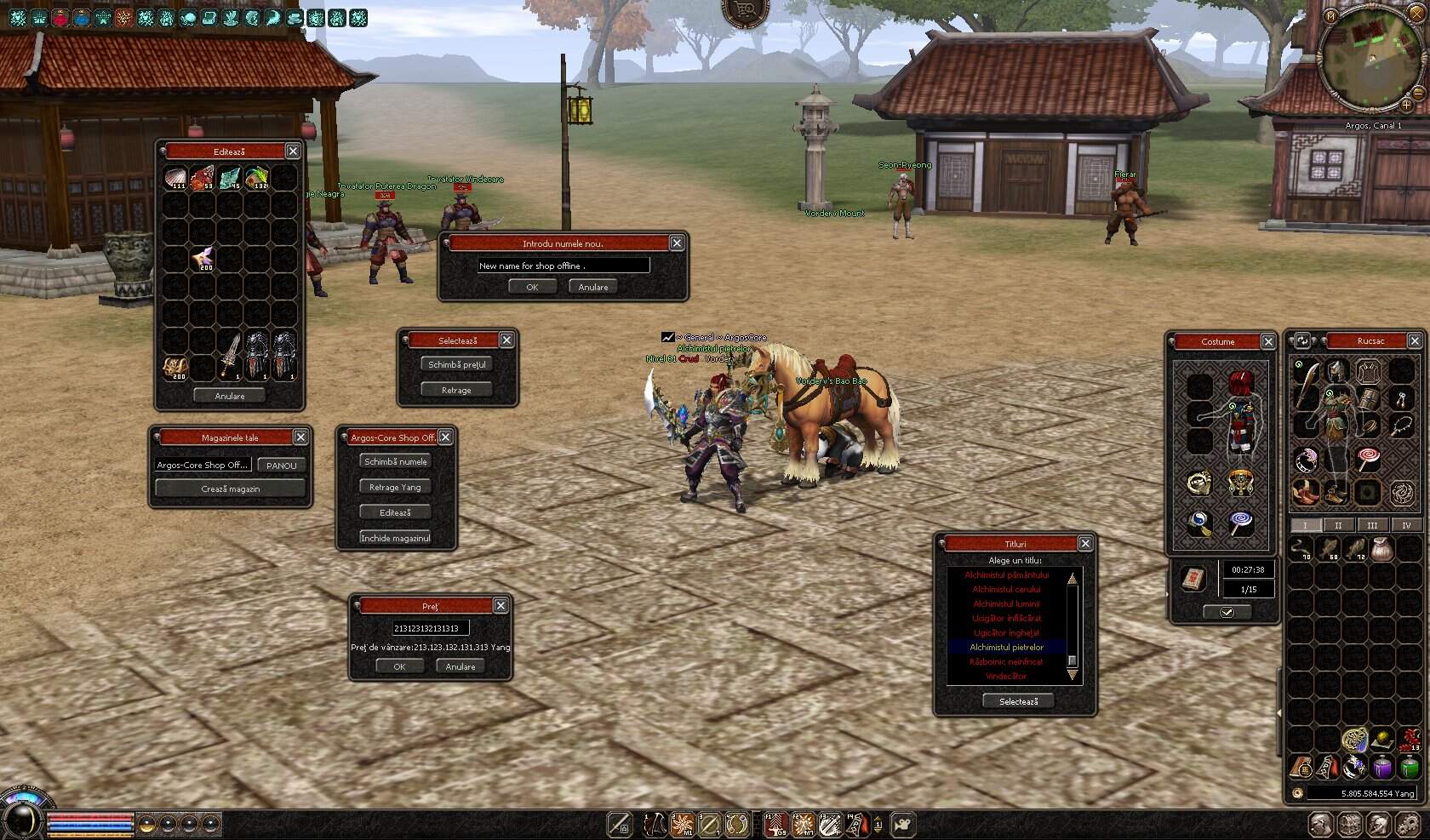
Task: Switch to Rucsac tab II
Action: [x=1339, y=525]
